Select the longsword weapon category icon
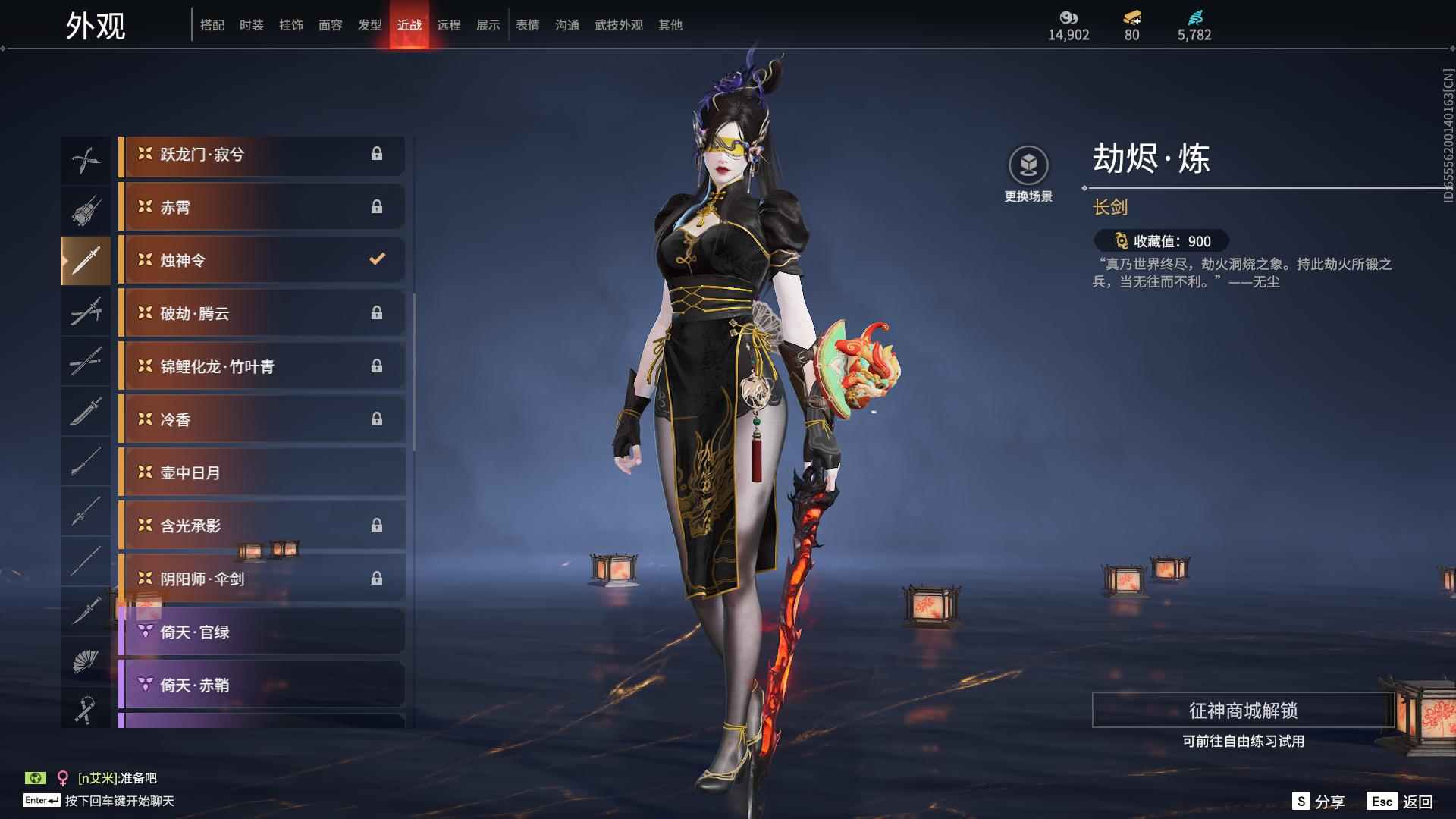 [x=86, y=260]
